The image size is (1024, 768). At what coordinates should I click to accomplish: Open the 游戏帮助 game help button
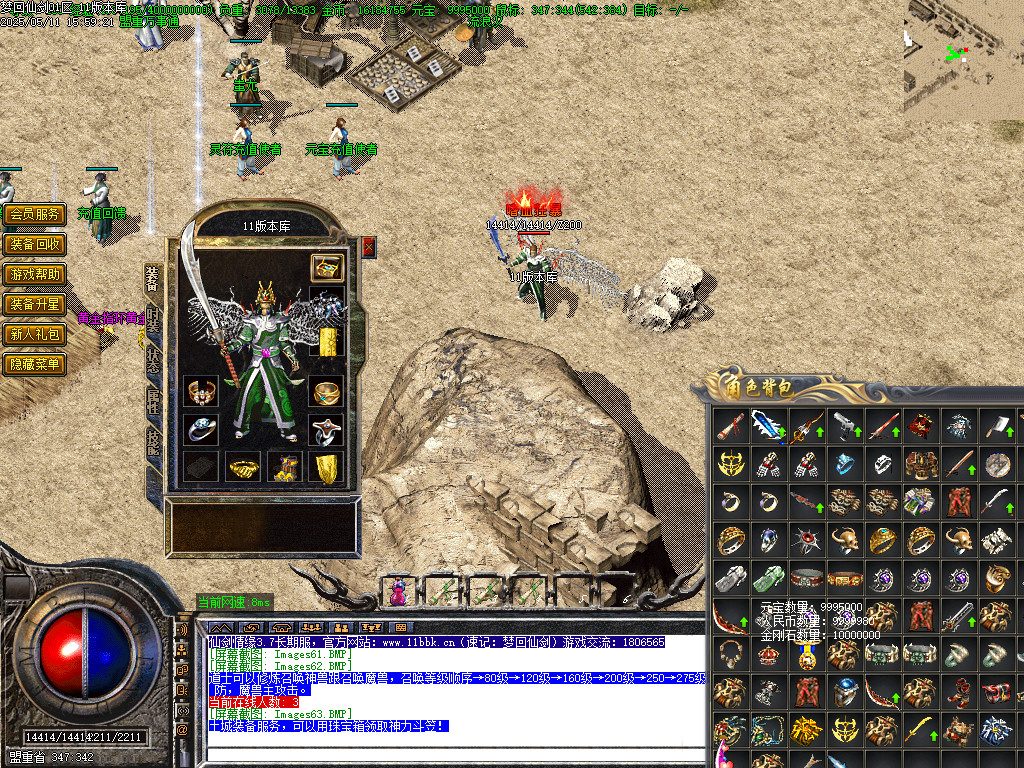point(34,274)
